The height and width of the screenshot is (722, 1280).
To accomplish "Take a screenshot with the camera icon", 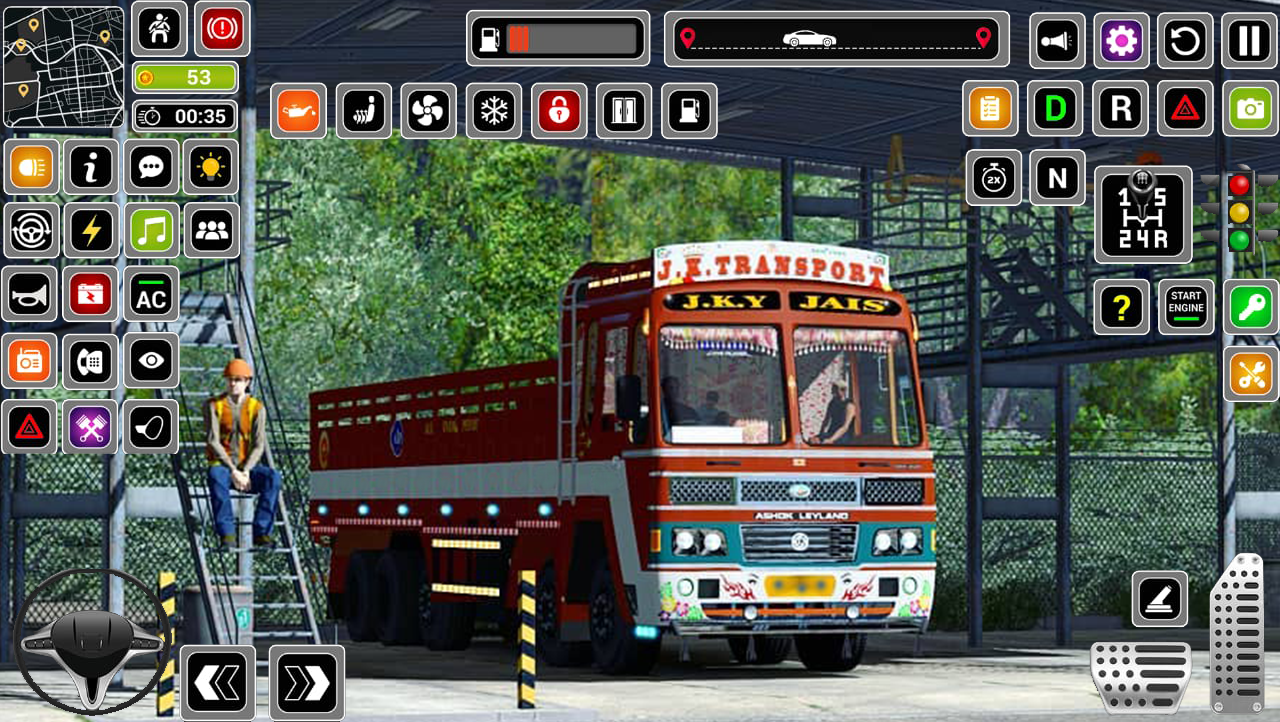I will pyautogui.click(x=1248, y=109).
